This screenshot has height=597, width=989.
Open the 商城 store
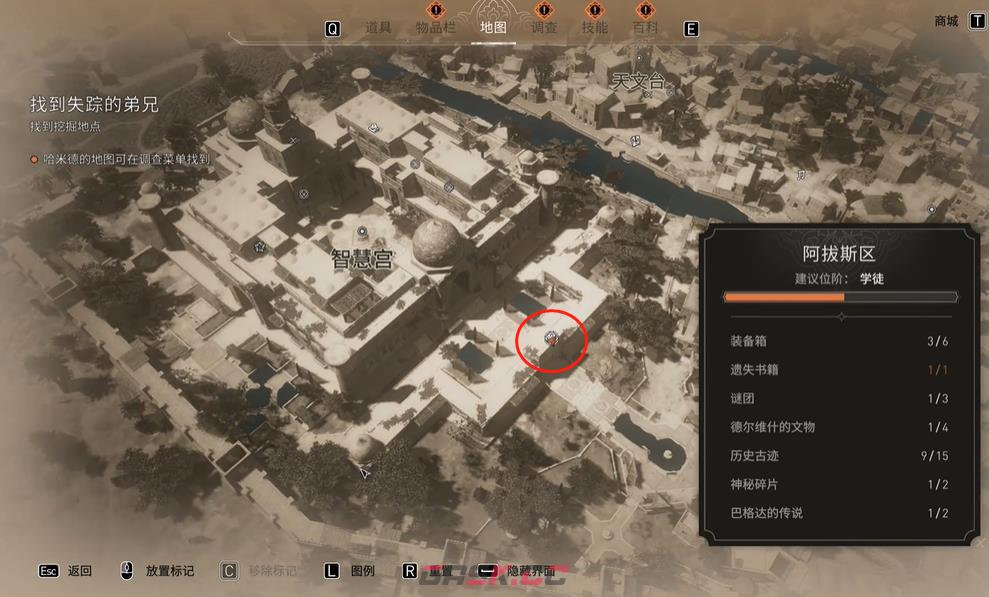[946, 21]
